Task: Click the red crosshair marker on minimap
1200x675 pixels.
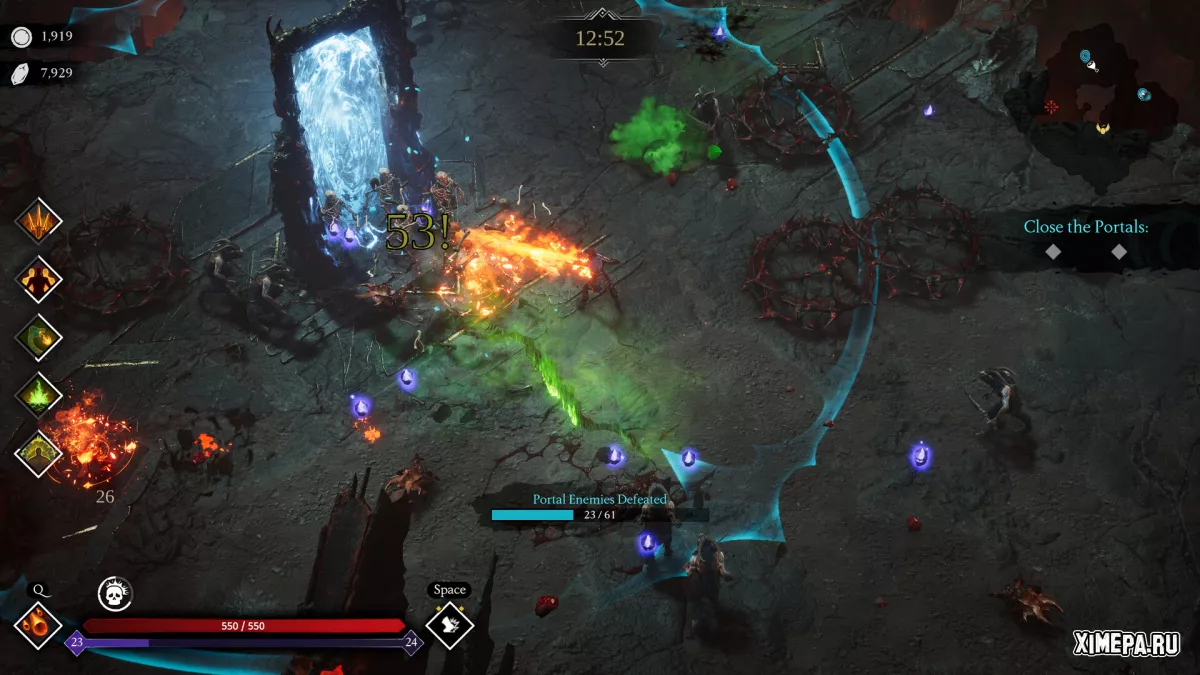Action: (x=1051, y=107)
